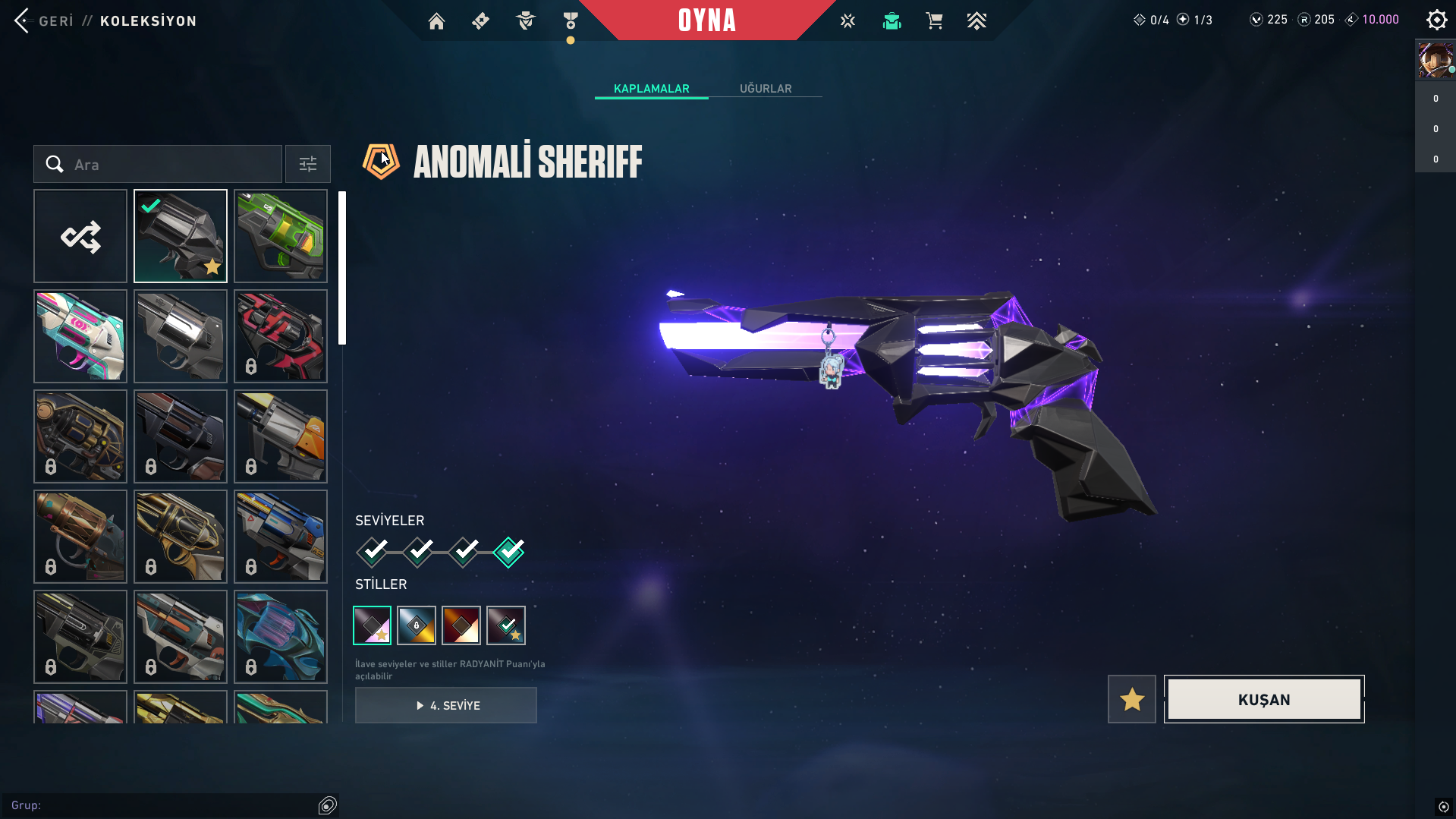Image resolution: width=1456 pixels, height=819 pixels.
Task: Open the settings gear icon
Action: coord(1436,20)
